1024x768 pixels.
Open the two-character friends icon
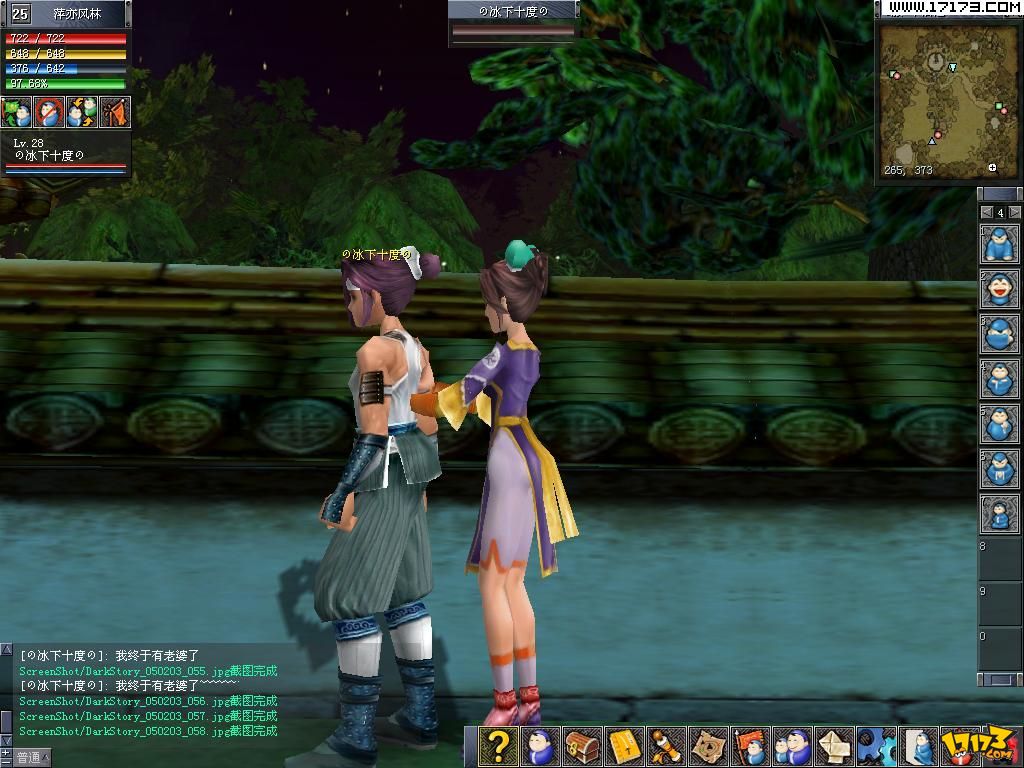pyautogui.click(x=793, y=747)
